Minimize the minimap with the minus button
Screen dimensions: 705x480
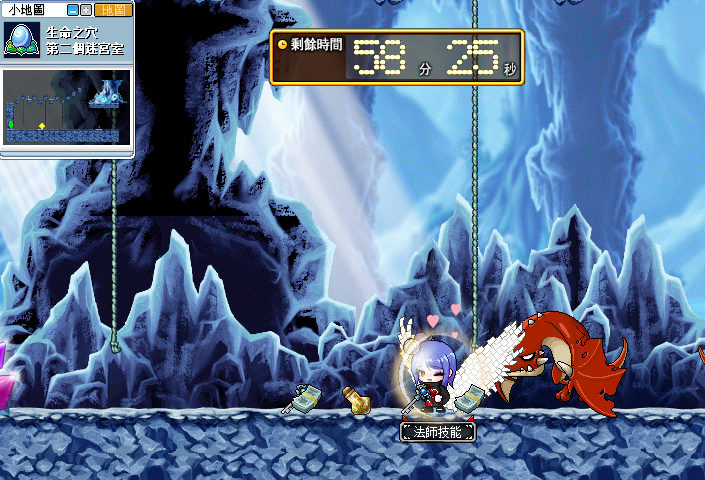pos(72,9)
